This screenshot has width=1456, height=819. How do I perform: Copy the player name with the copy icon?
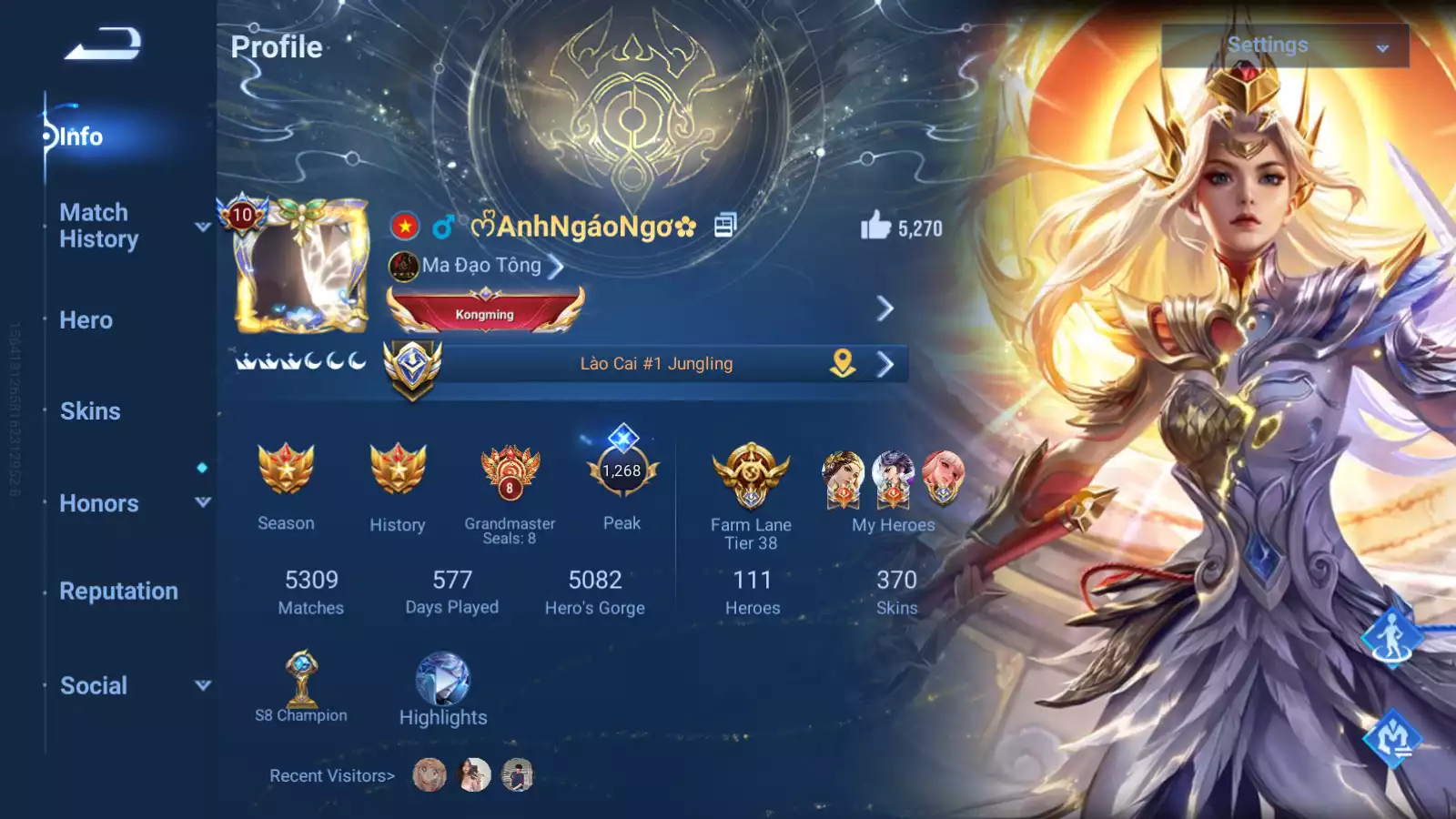pos(724,225)
